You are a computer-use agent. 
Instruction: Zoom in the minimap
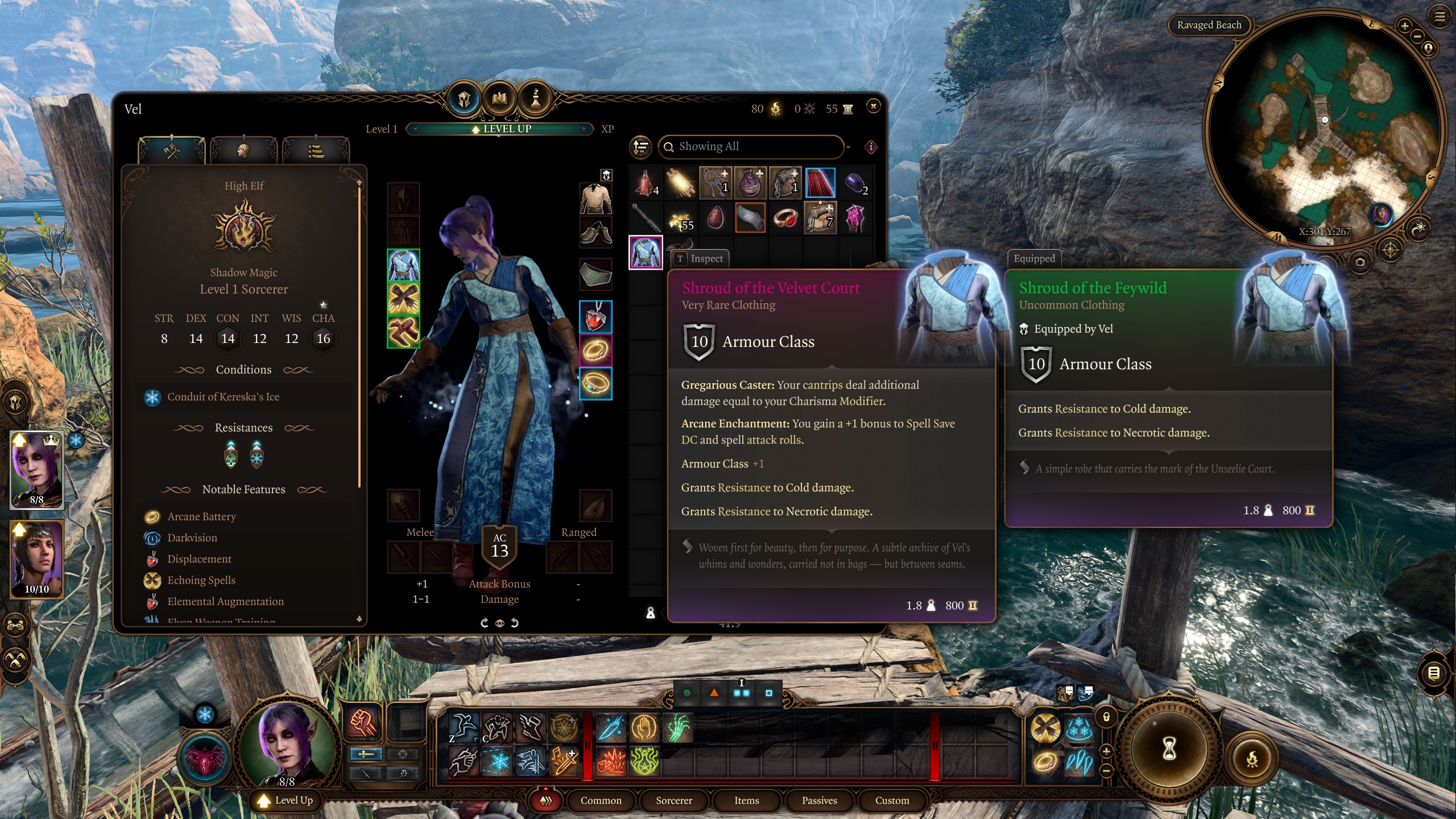coord(1404,26)
